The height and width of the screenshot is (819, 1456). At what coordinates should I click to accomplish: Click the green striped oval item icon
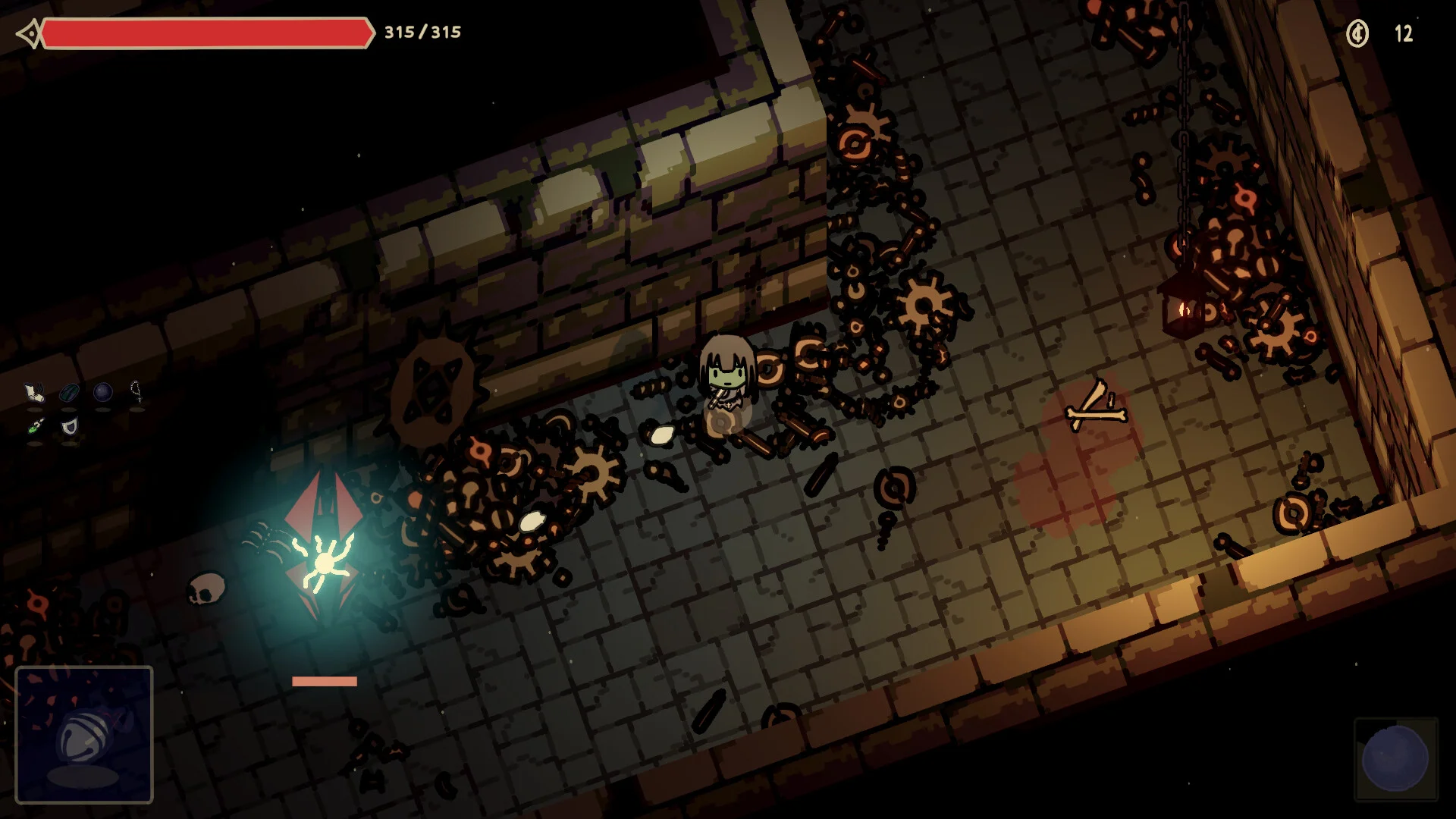(69, 392)
